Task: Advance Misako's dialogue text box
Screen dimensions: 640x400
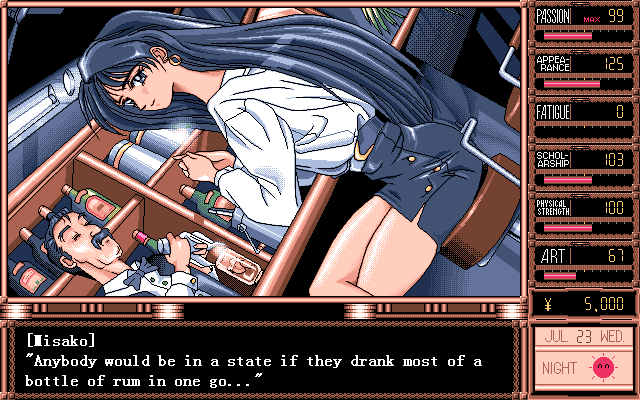Action: pyautogui.click(x=262, y=360)
